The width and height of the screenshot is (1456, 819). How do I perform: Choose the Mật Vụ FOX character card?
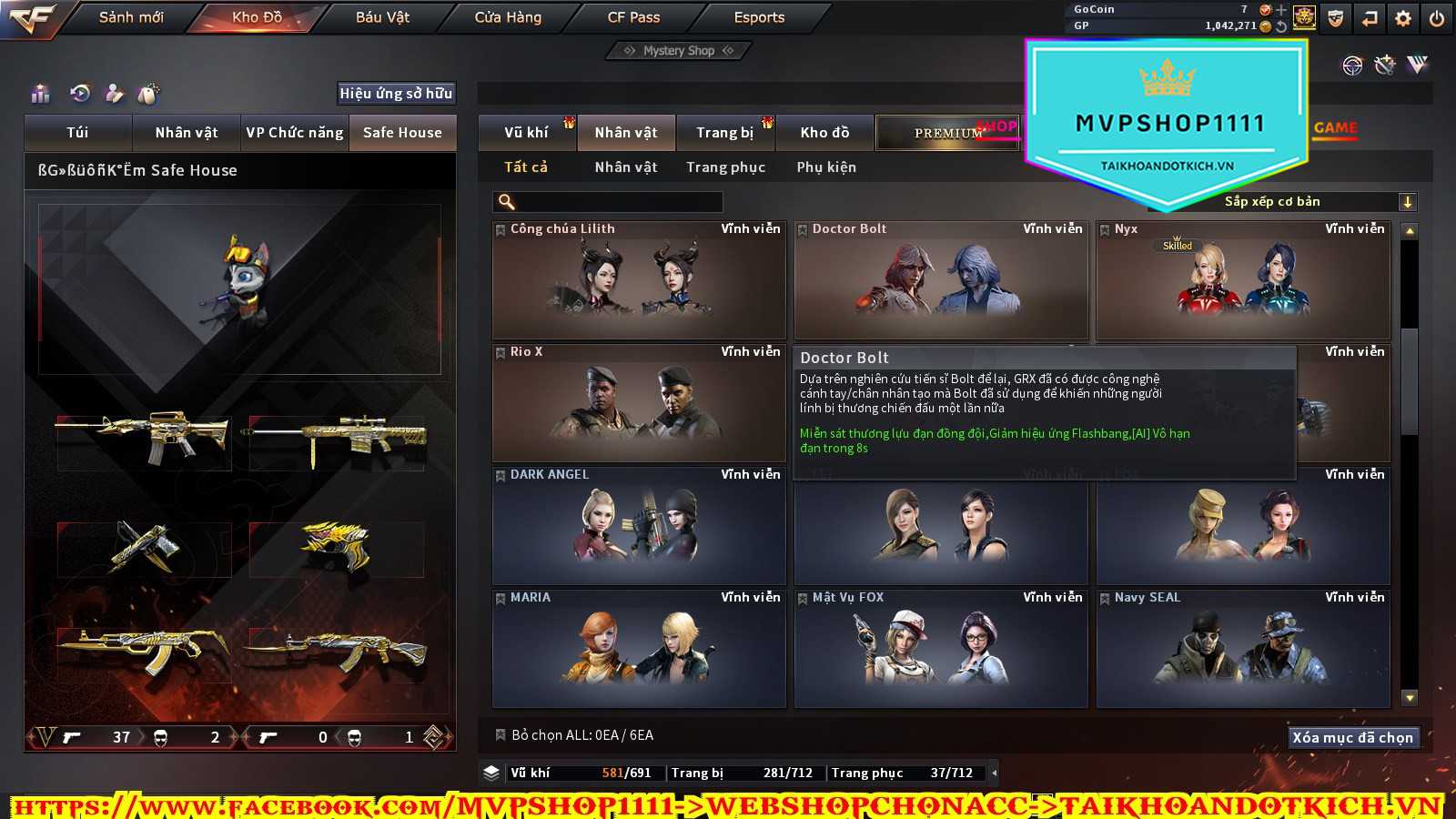941,648
